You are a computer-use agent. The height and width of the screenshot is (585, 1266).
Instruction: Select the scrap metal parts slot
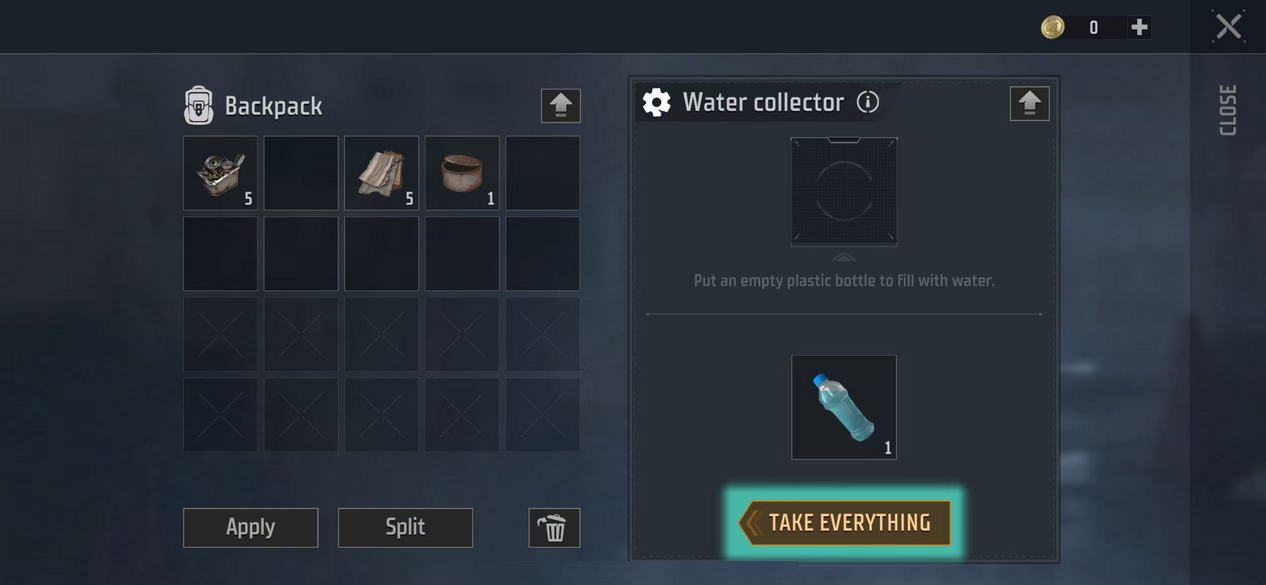(x=220, y=173)
